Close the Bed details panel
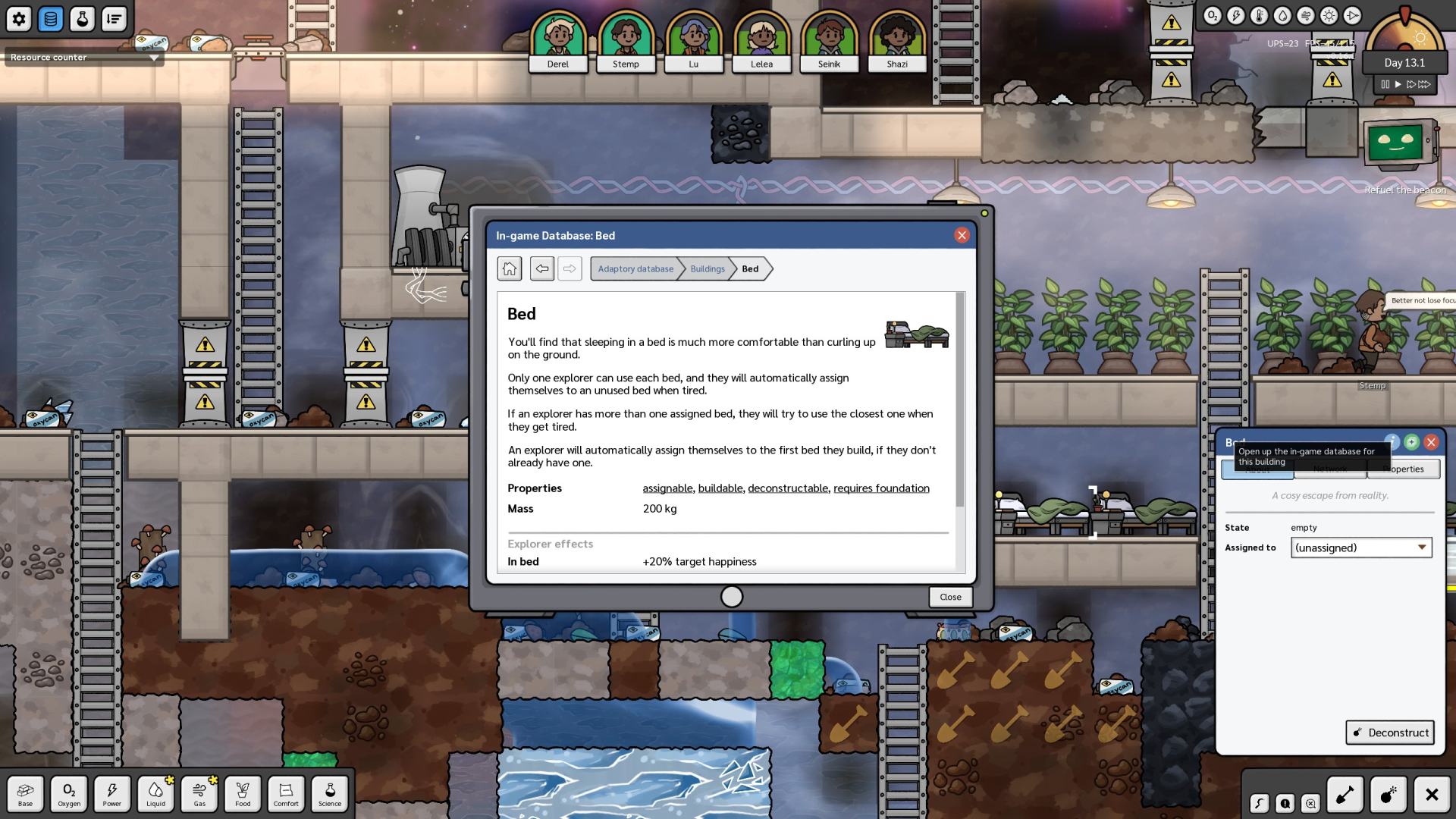The image size is (1456, 819). point(1431,442)
